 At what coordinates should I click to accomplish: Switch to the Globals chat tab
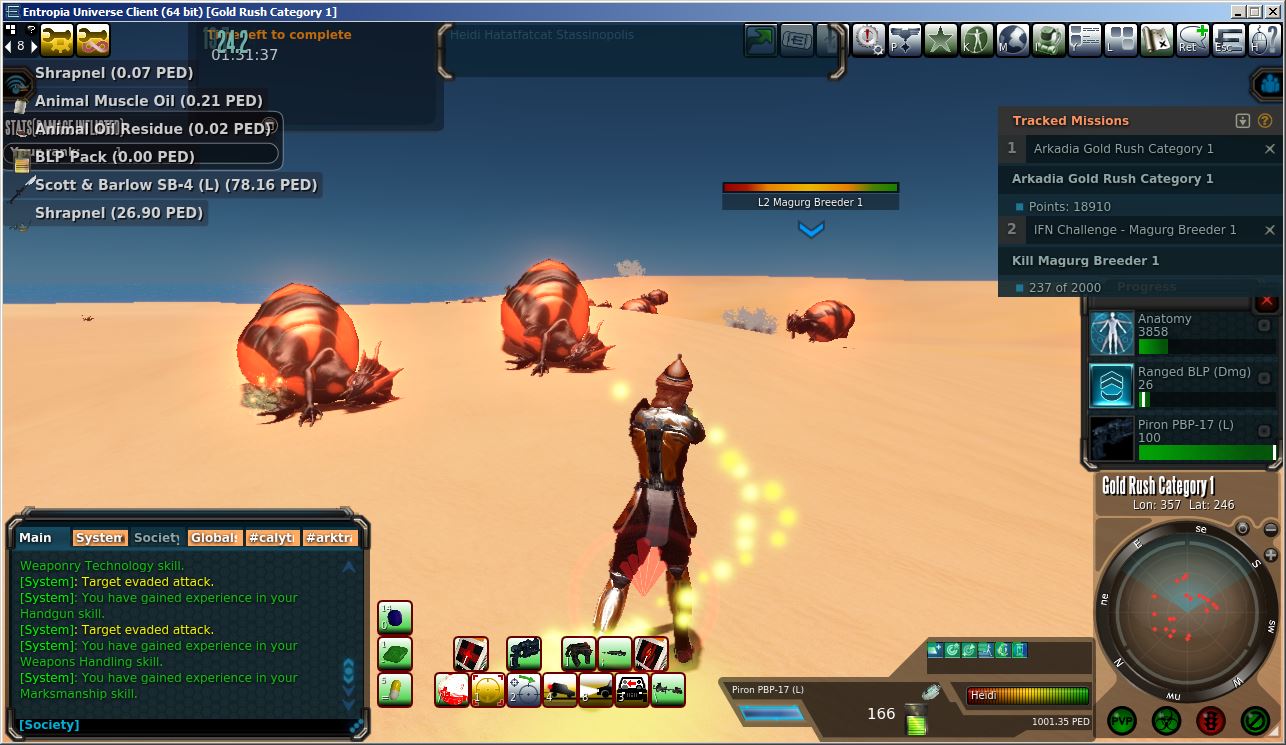(214, 538)
